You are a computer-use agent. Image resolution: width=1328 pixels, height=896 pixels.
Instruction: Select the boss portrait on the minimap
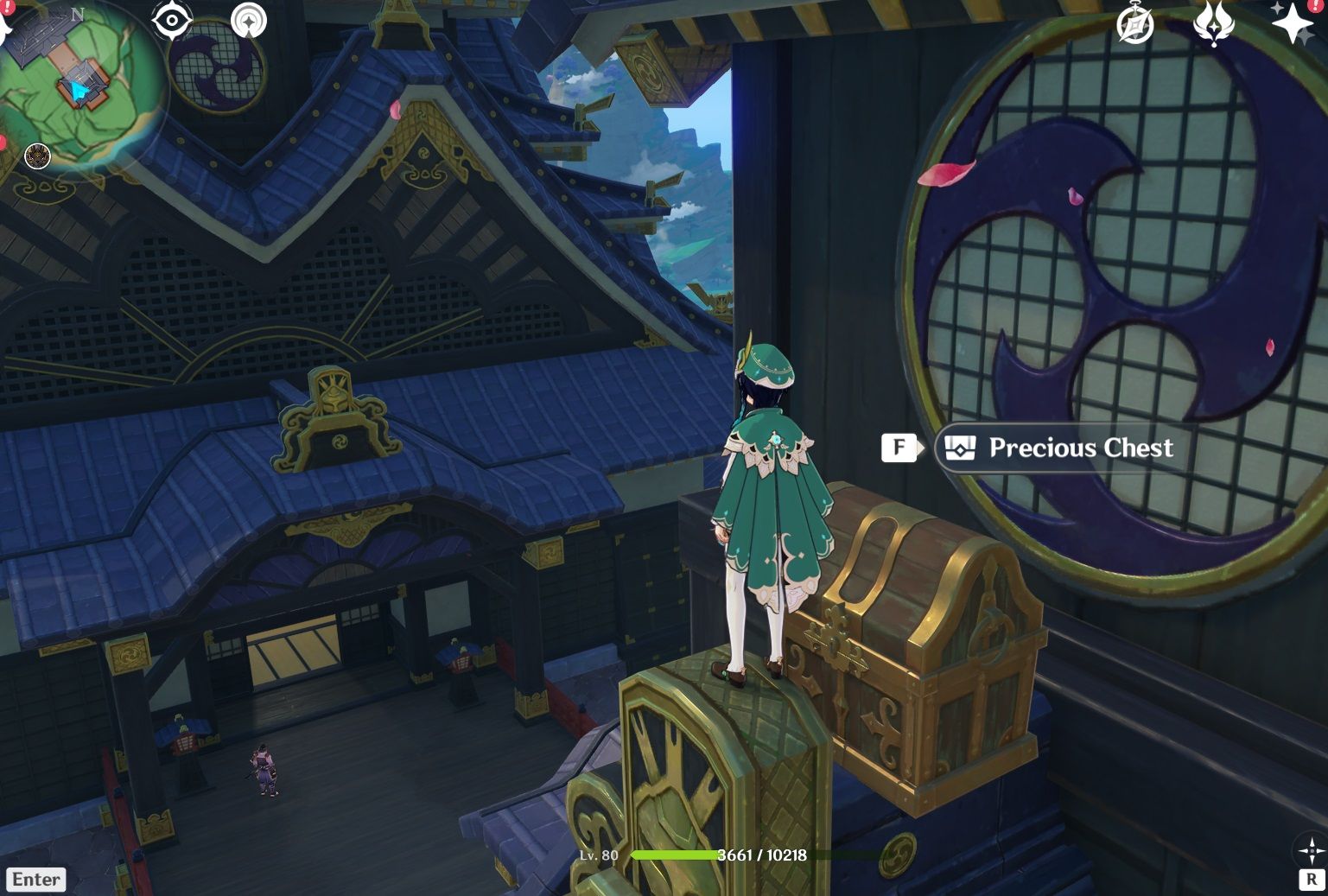coord(38,157)
